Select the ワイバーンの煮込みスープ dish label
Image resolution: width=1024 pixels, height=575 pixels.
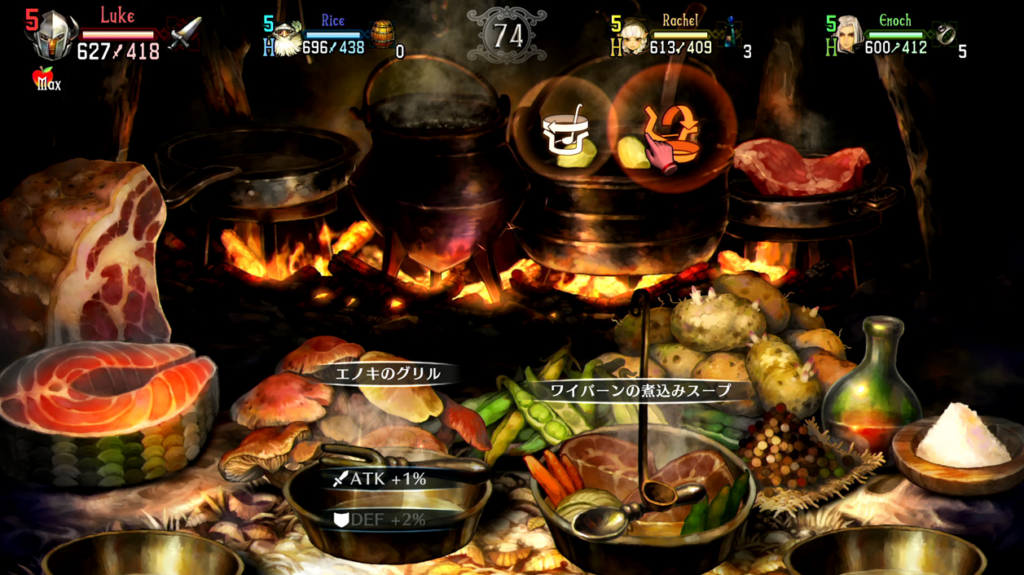pyautogui.click(x=640, y=390)
